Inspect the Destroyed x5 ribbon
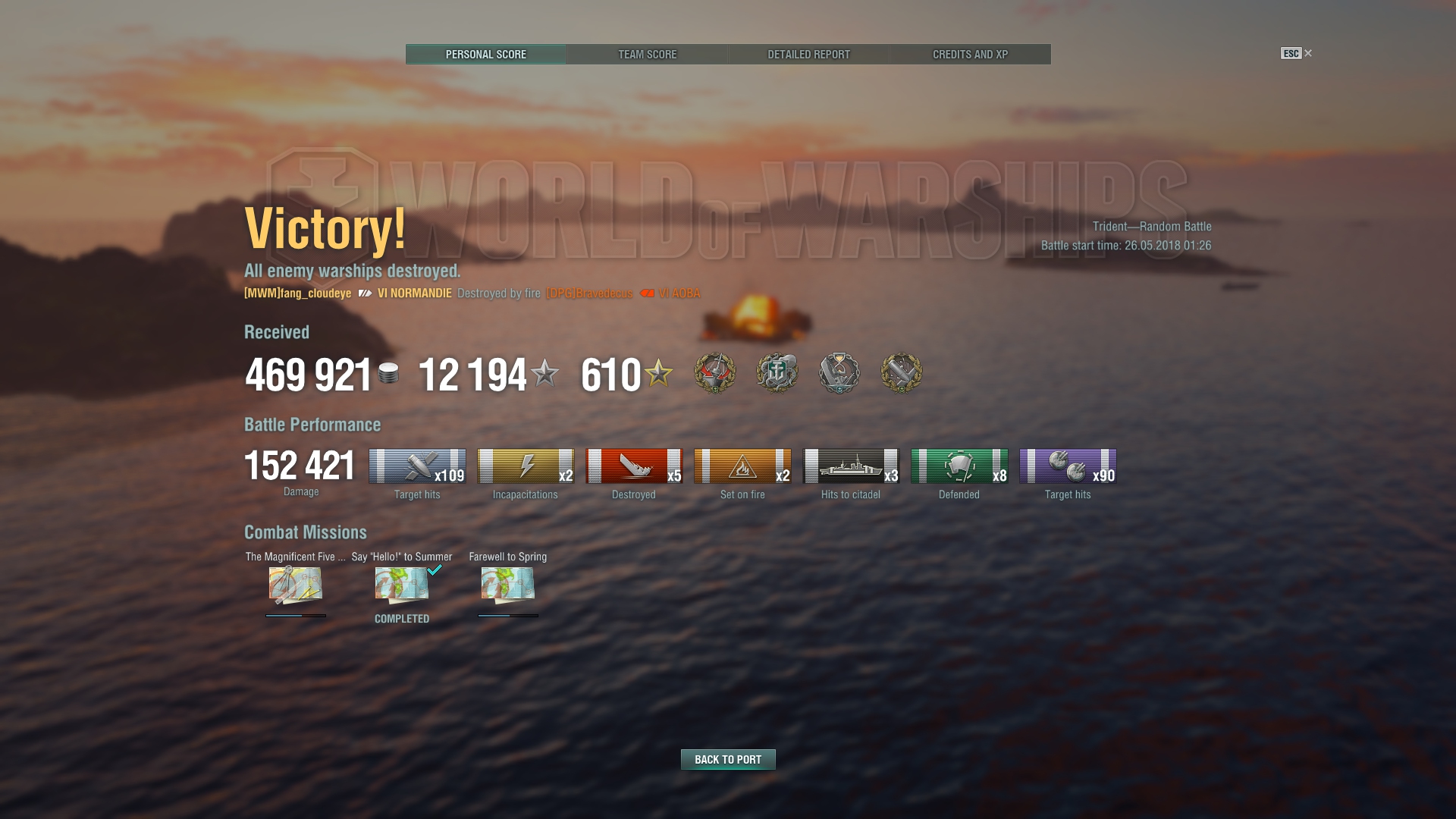This screenshot has height=819, width=1456. (634, 466)
